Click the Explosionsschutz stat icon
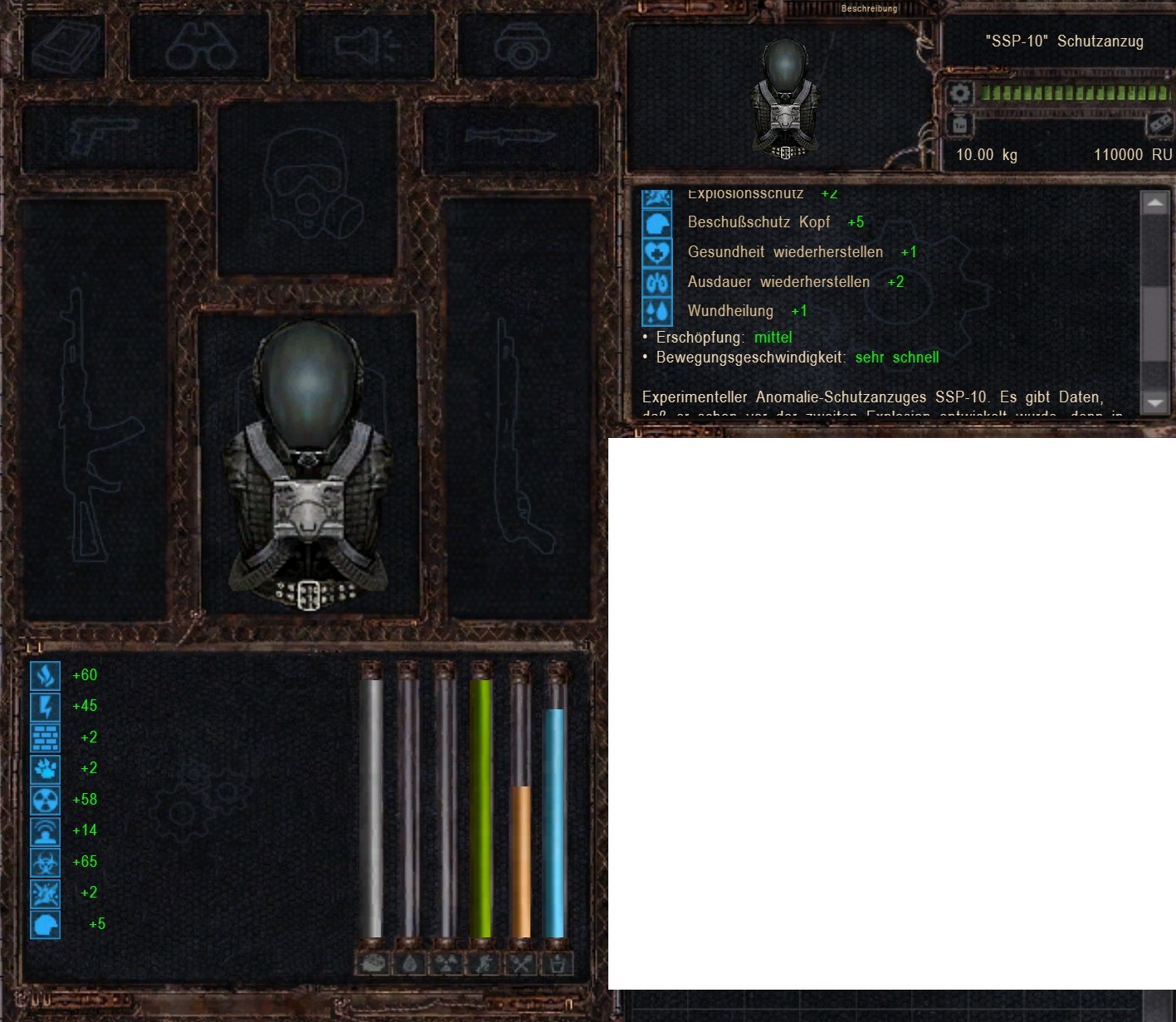This screenshot has width=1176, height=1022. pos(657,193)
